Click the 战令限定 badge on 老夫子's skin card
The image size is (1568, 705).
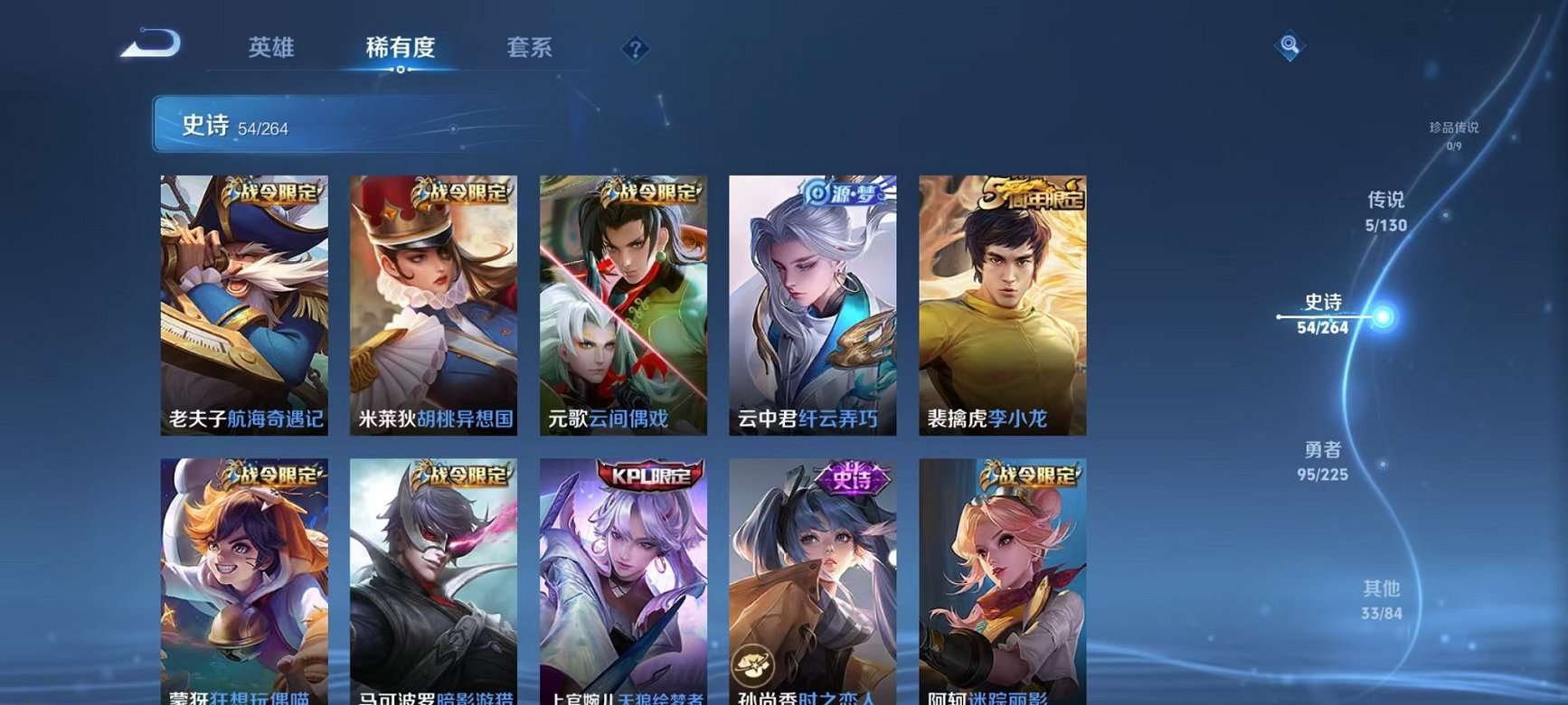(273, 192)
